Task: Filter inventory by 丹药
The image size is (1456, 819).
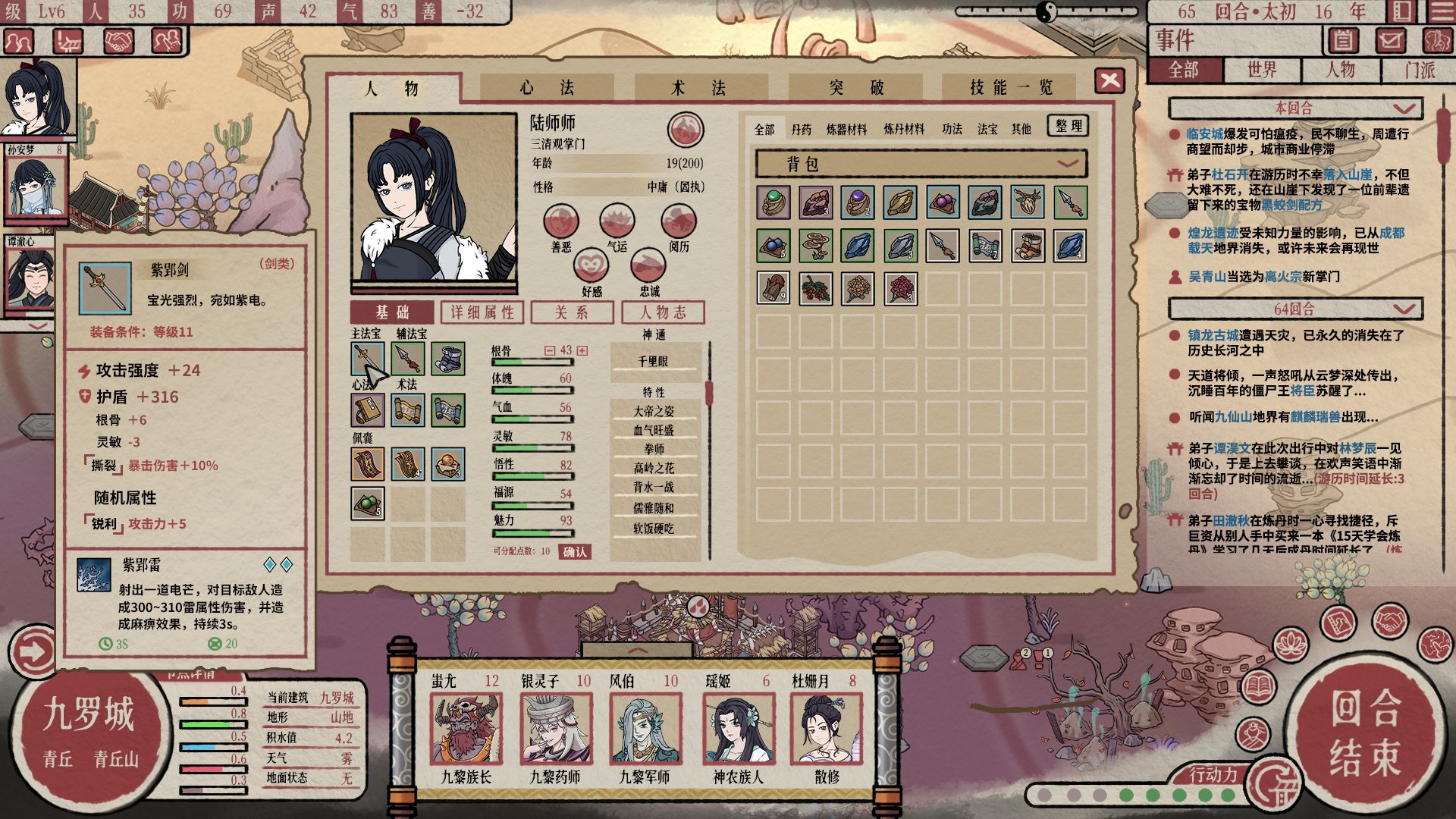Action: click(x=801, y=130)
